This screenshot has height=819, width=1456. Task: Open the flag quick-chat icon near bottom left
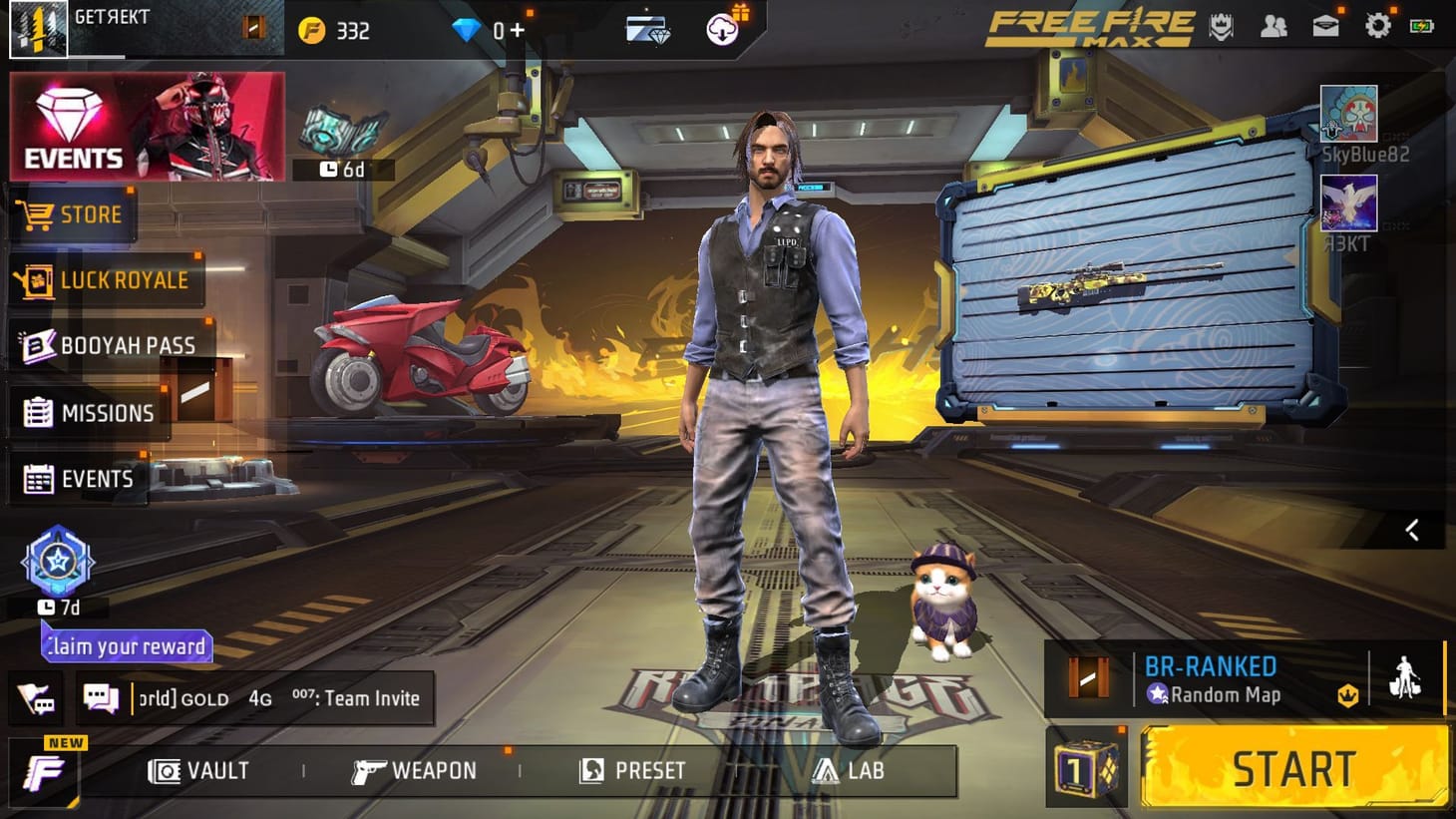[x=37, y=698]
